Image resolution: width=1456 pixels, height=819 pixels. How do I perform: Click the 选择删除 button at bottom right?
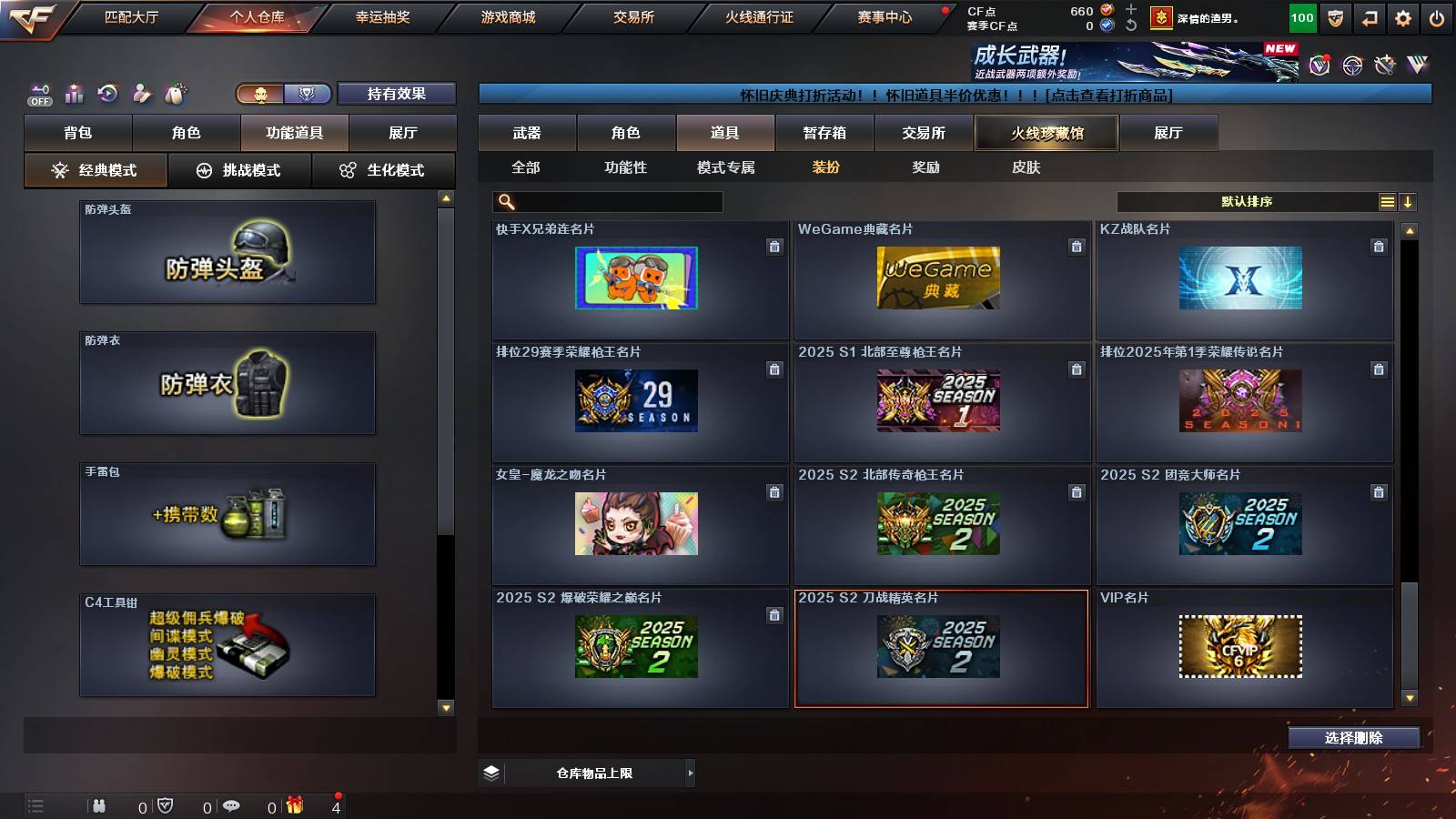tap(1353, 738)
